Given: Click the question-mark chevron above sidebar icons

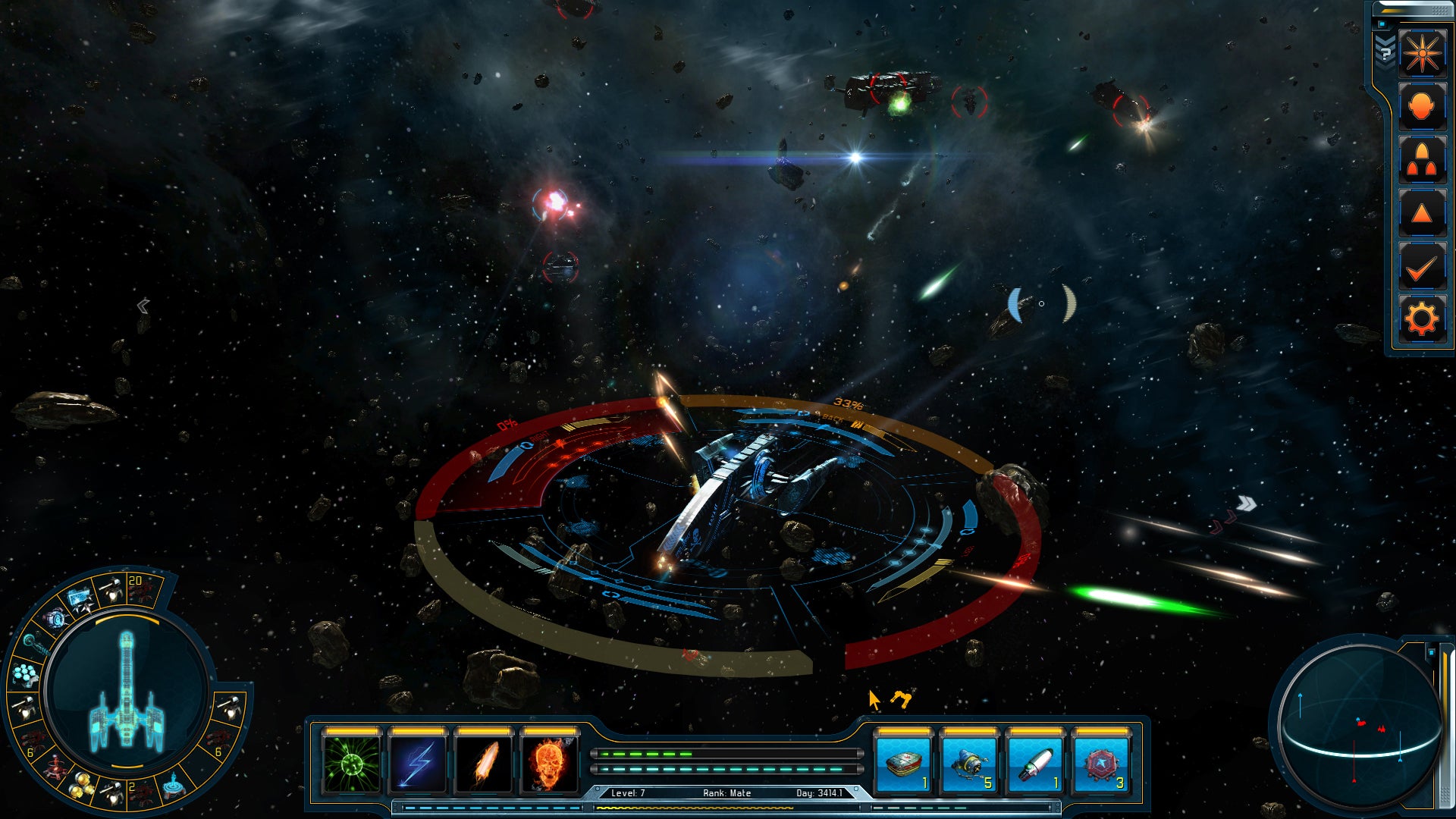Looking at the screenshot, I should point(1385,55).
